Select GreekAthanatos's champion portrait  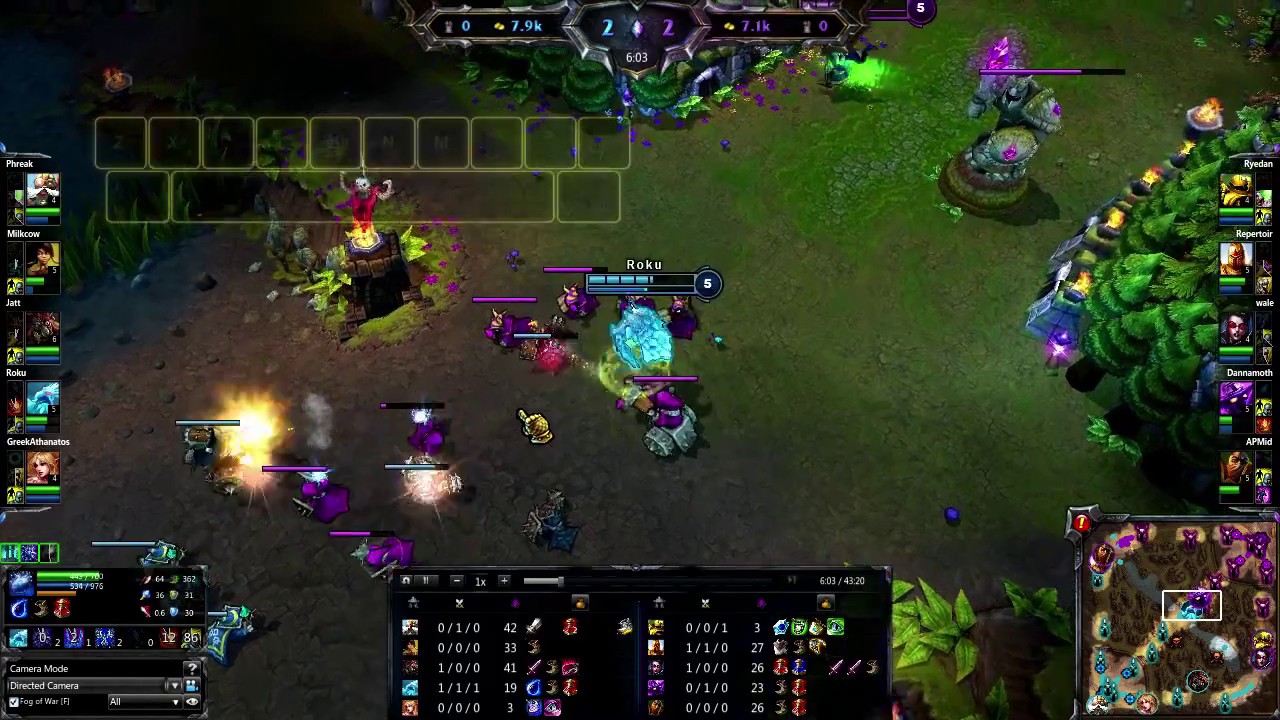[43, 468]
